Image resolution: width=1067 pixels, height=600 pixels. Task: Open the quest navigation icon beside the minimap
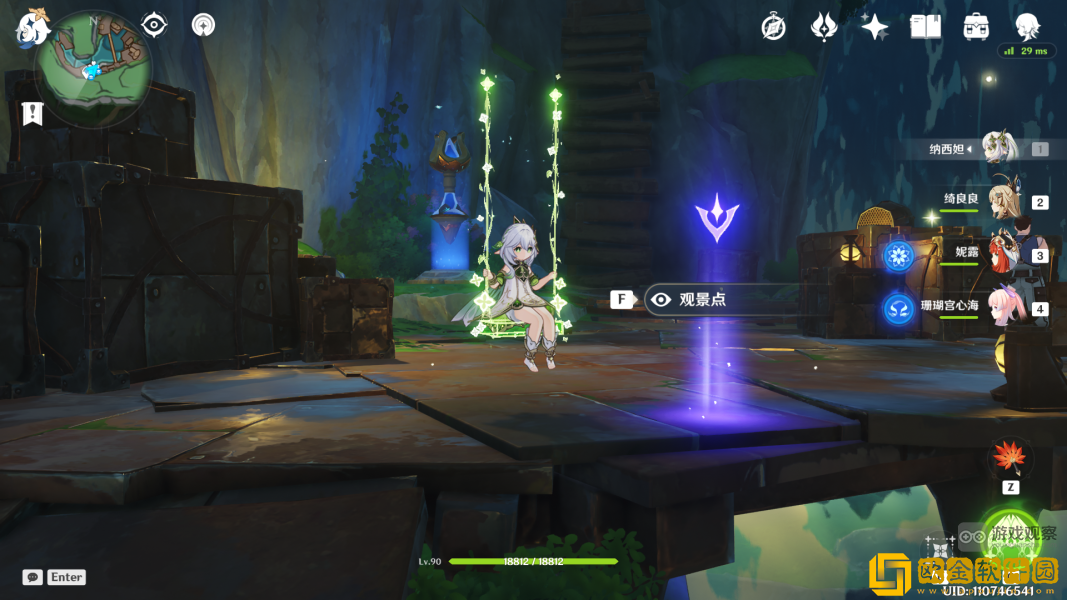pyautogui.click(x=154, y=24)
